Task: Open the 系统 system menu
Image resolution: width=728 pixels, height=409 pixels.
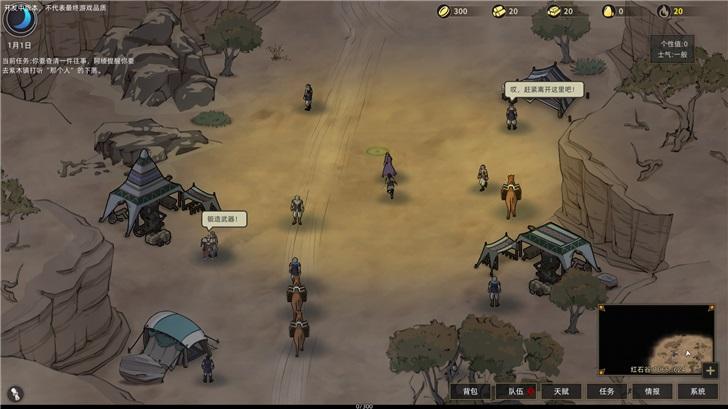Action: (697, 391)
